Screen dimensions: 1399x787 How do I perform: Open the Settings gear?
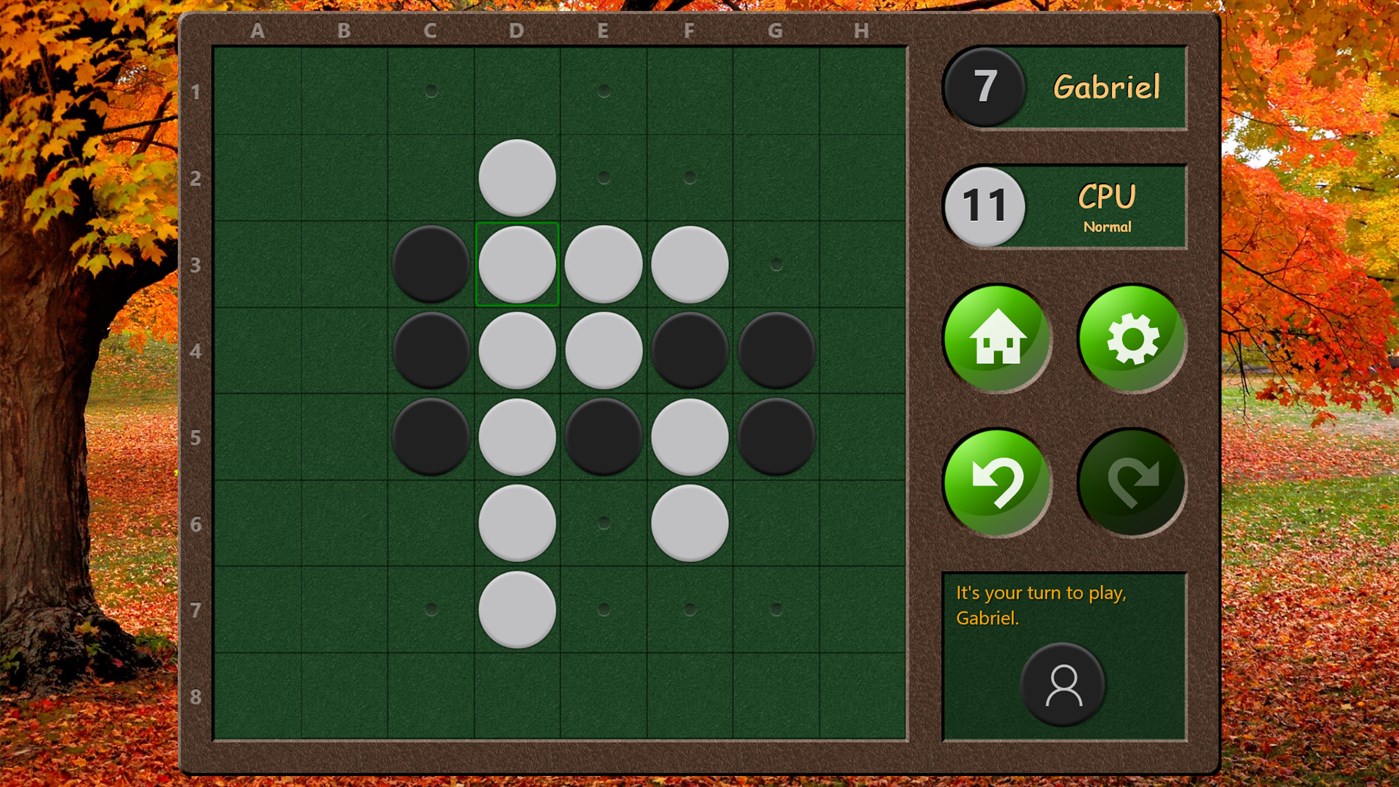[1131, 337]
